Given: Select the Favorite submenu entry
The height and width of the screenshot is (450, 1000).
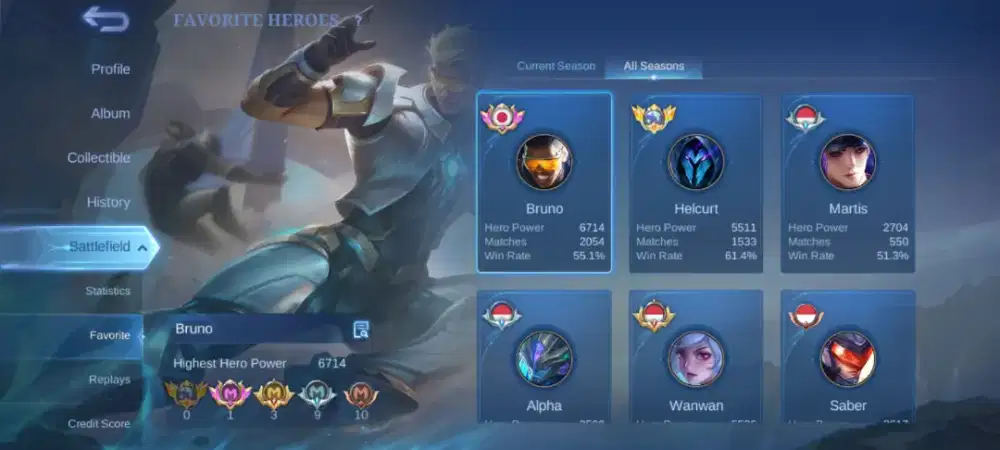Looking at the screenshot, I should [110, 335].
